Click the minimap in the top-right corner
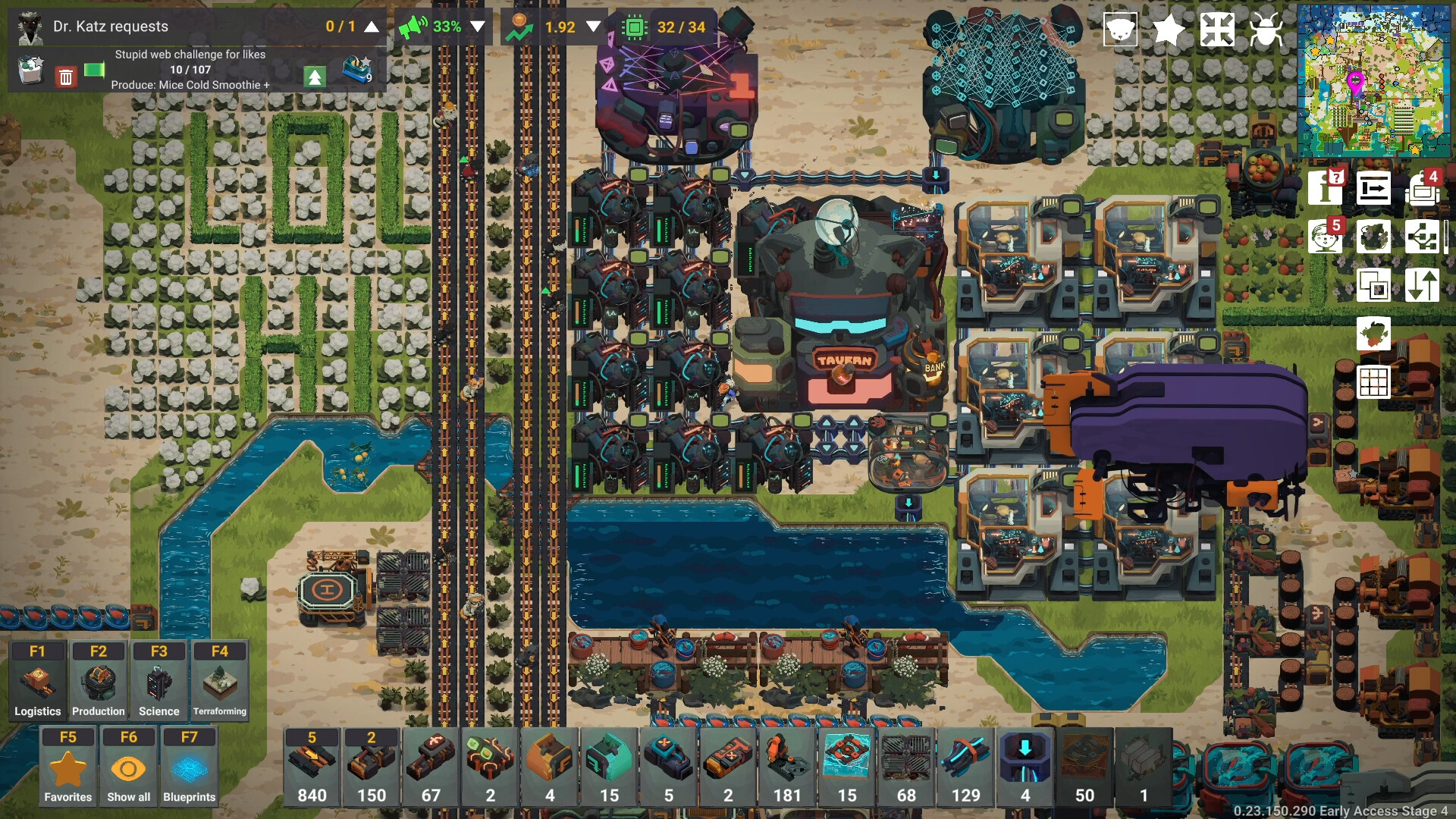The height and width of the screenshot is (819, 1456). pyautogui.click(x=1375, y=80)
